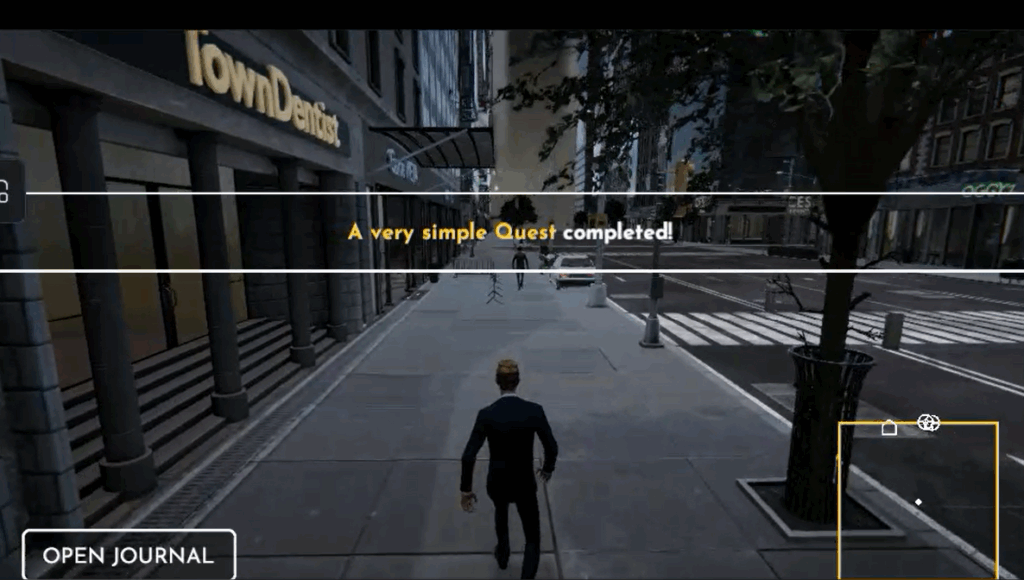The height and width of the screenshot is (580, 1024).
Task: Open the lock tab at the left edge
Action: 8,190
